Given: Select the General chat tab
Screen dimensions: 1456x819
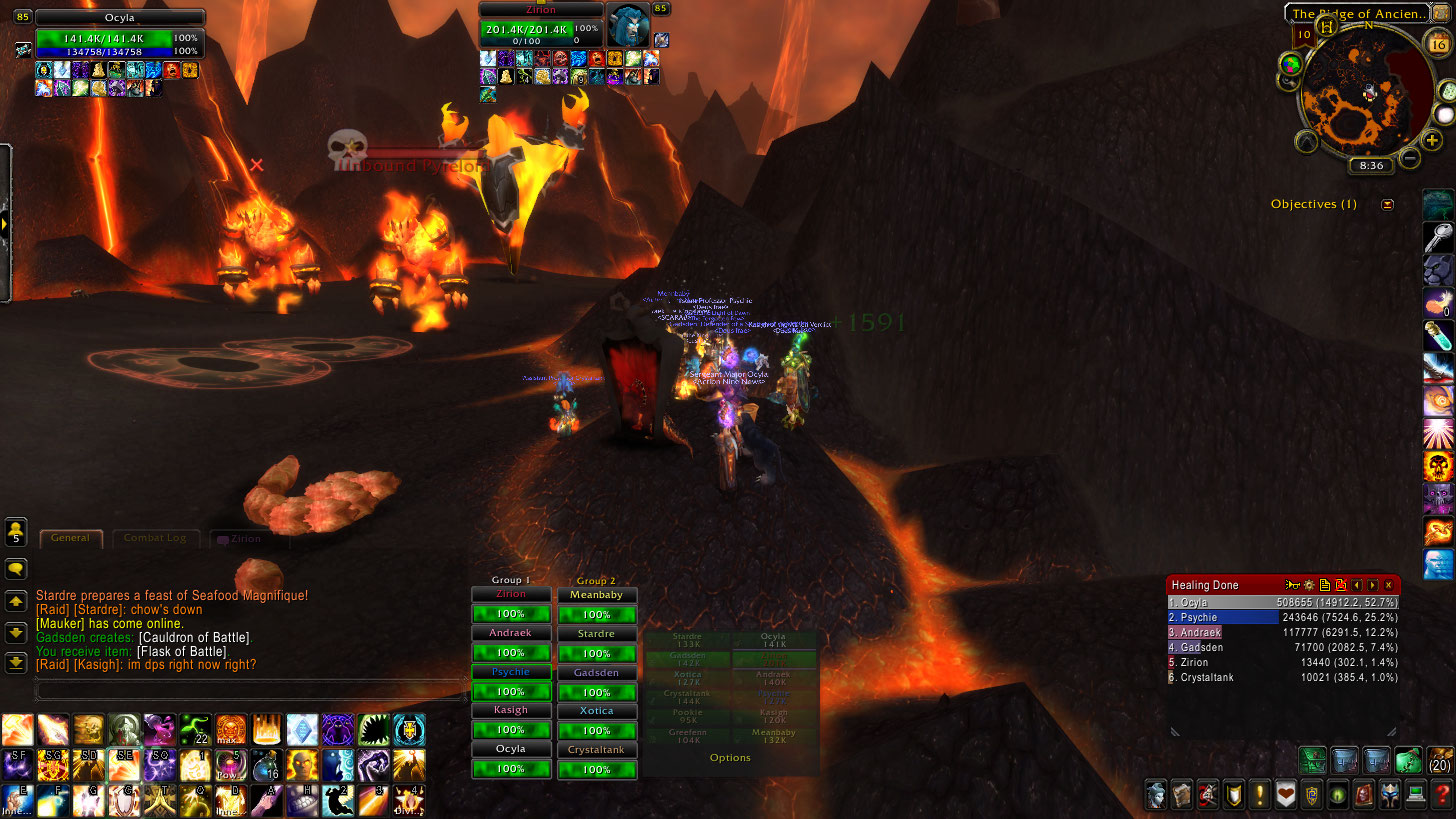Looking at the screenshot, I should (x=70, y=538).
